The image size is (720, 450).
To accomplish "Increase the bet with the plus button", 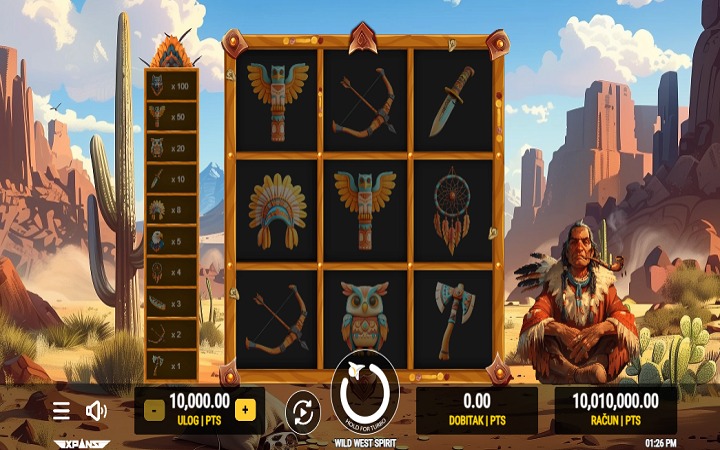I will coord(245,409).
